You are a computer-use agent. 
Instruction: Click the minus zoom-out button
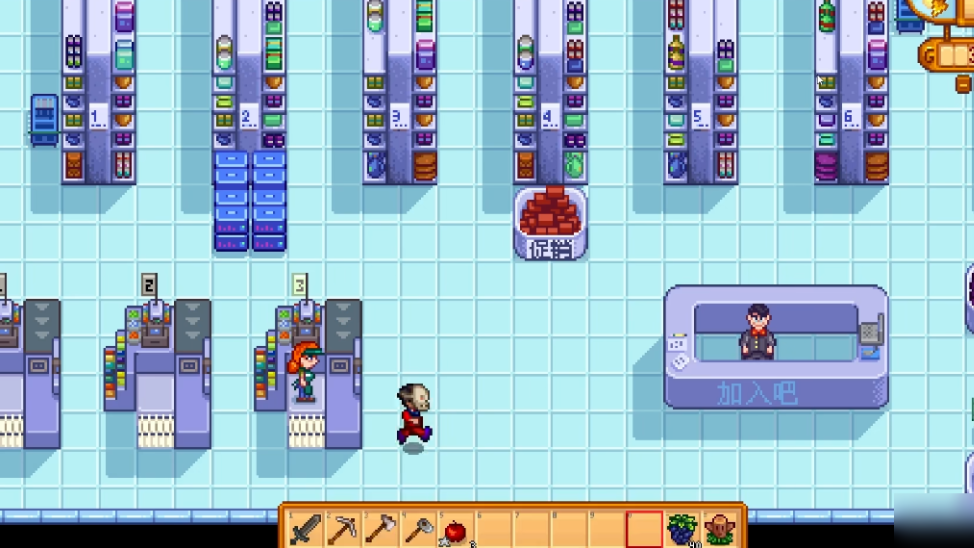tap(964, 84)
